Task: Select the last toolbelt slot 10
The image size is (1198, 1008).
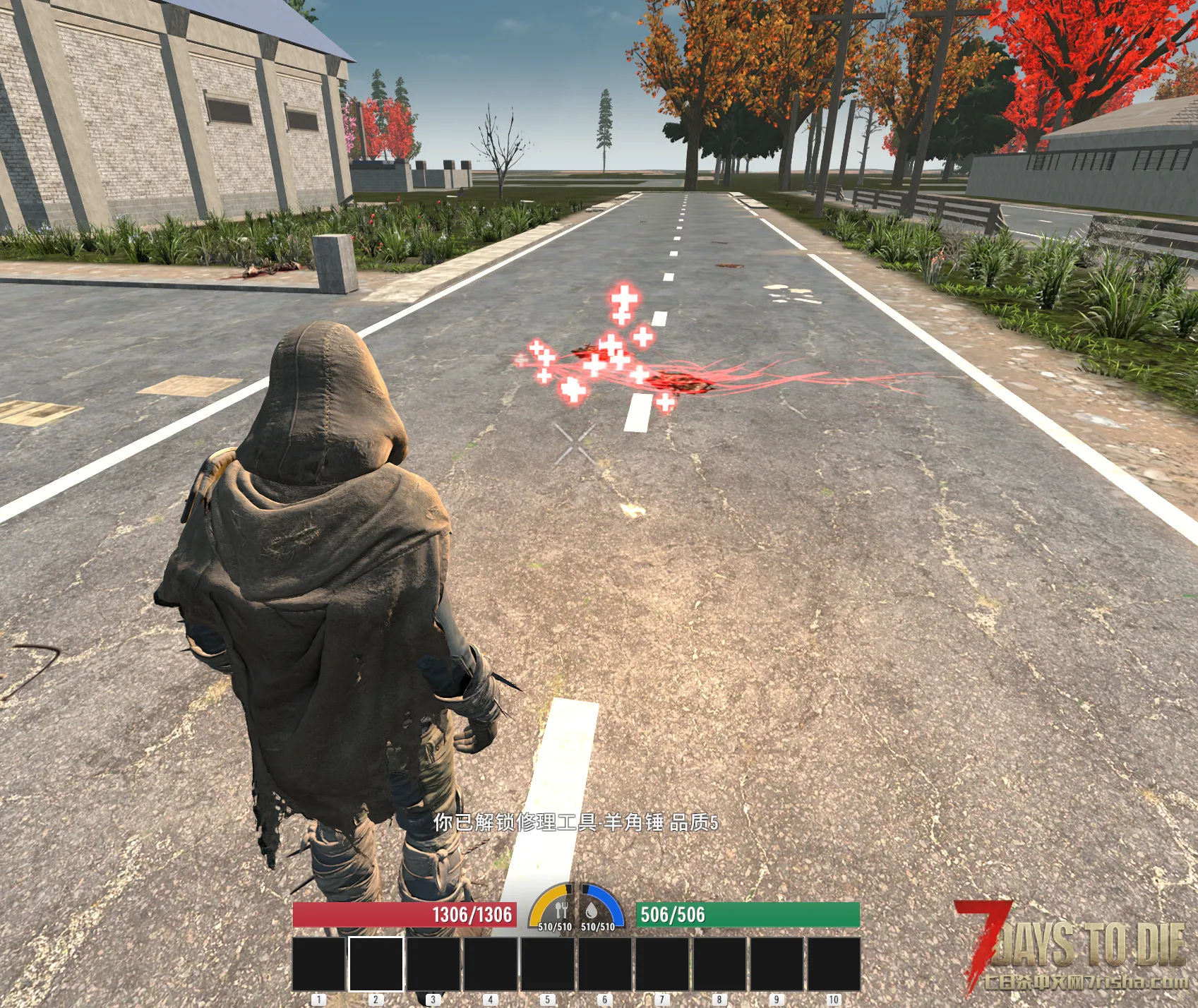Action: point(834,964)
